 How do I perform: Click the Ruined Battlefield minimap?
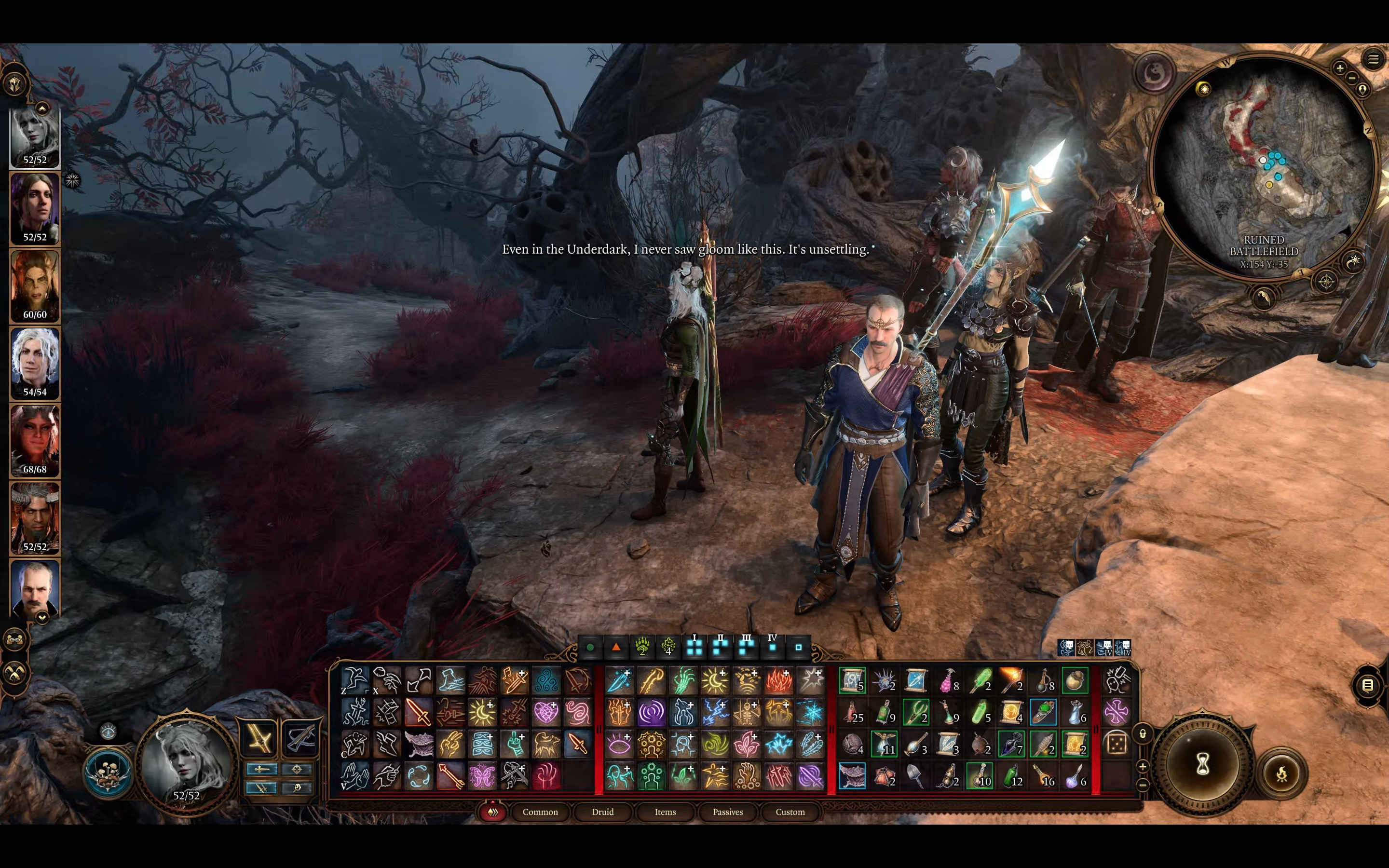click(x=1263, y=166)
